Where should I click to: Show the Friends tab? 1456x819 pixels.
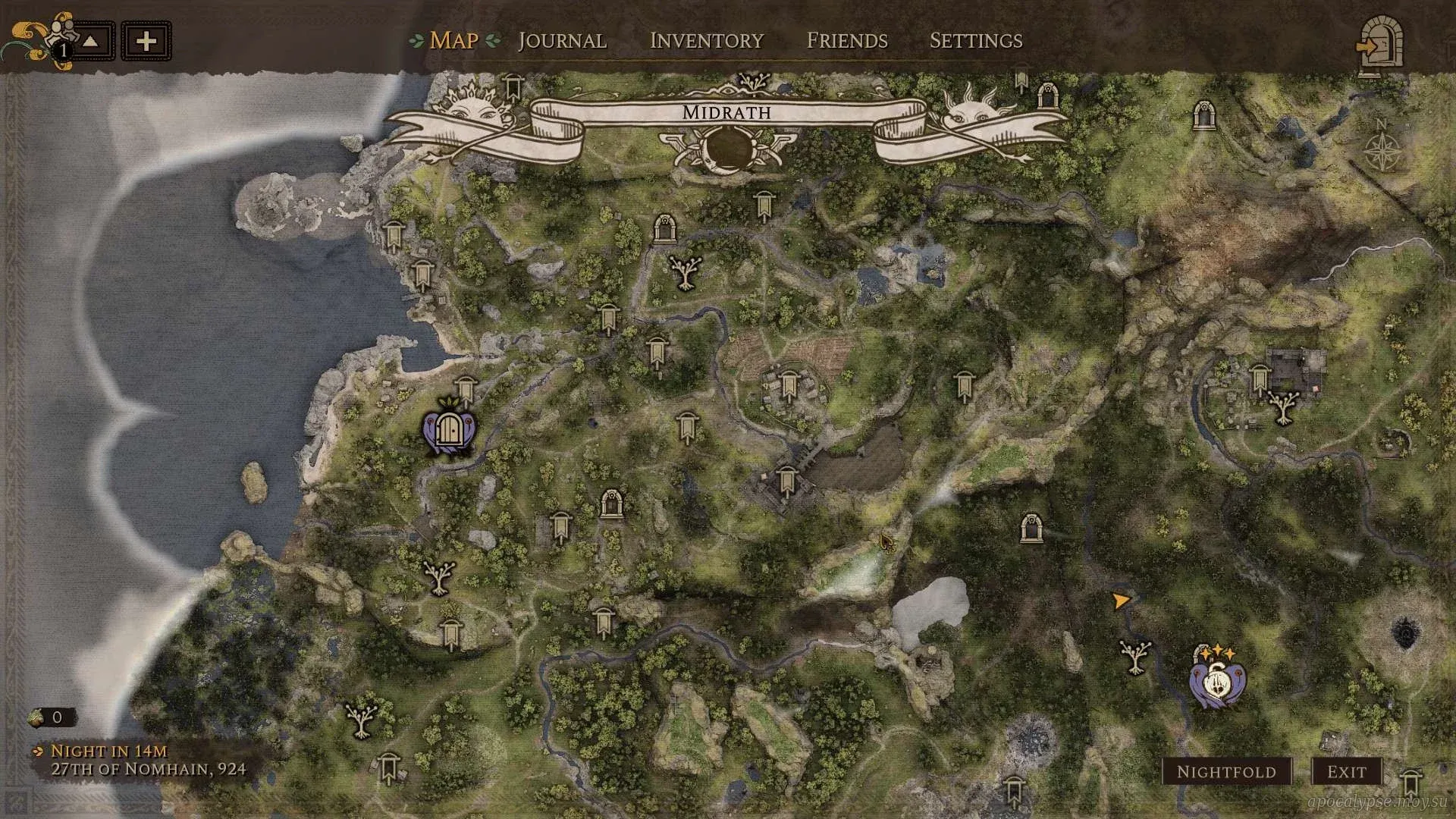click(847, 41)
